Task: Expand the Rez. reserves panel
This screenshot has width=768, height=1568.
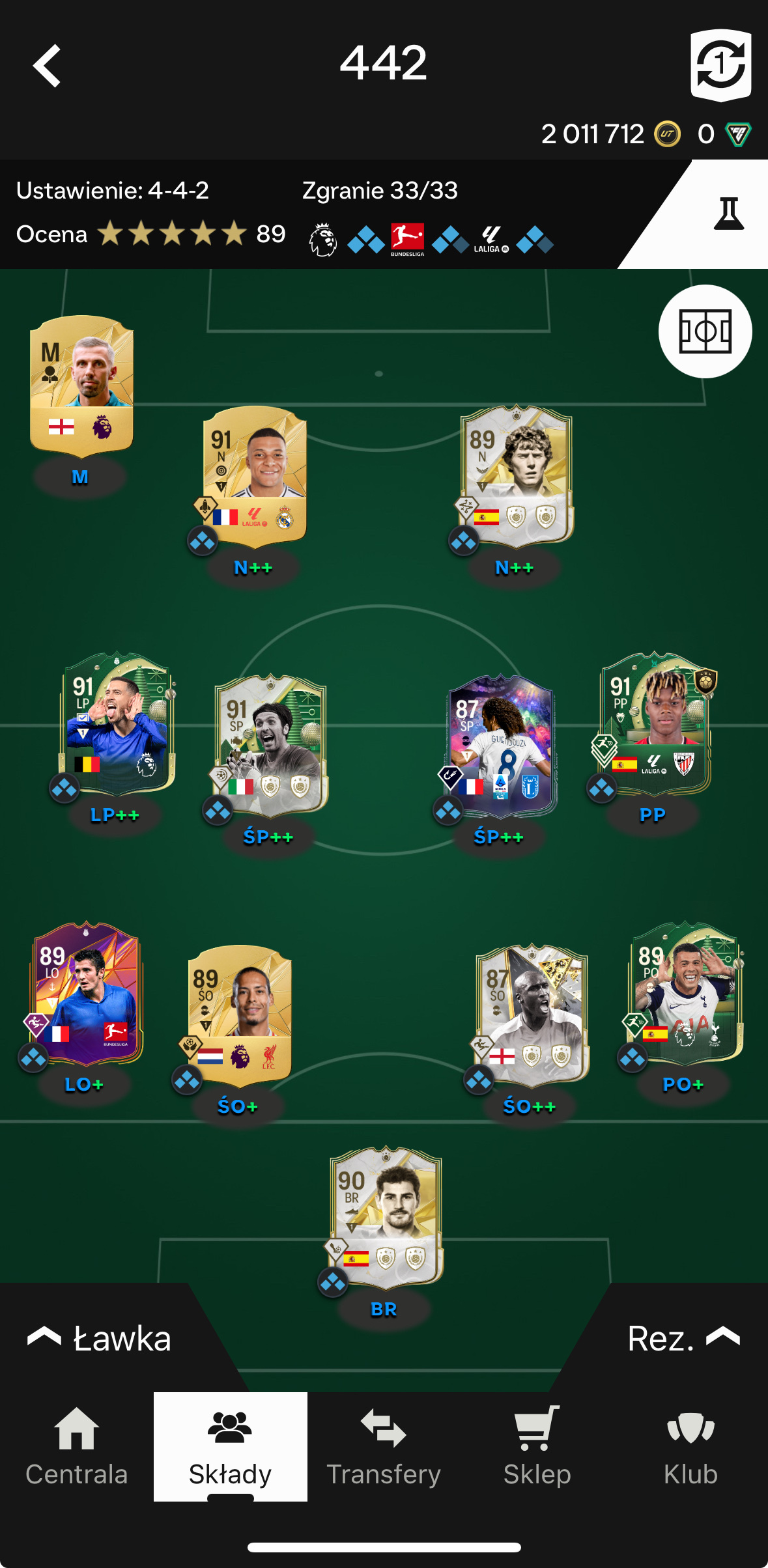Action: click(x=682, y=1339)
